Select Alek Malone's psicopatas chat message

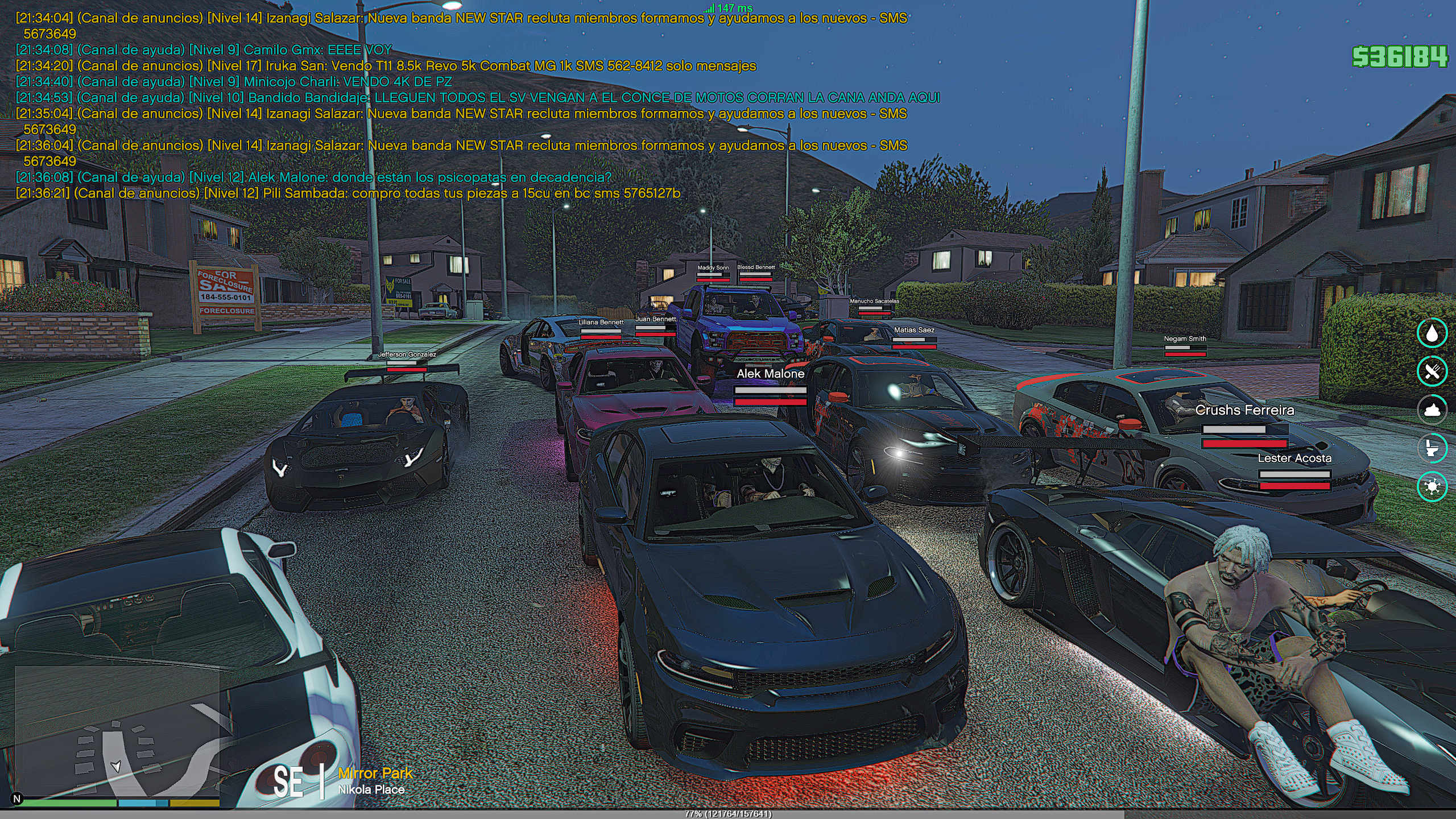[x=313, y=177]
